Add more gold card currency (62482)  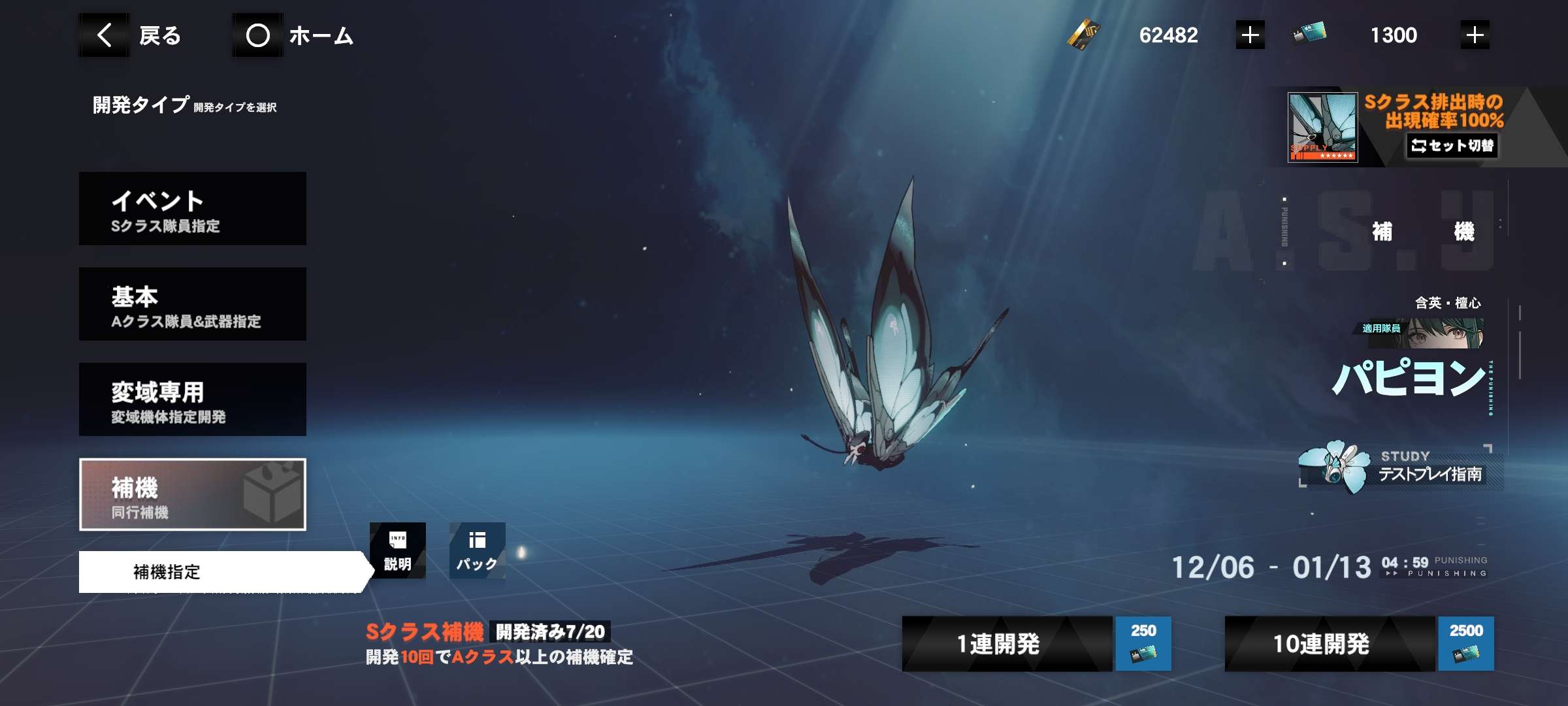(x=1250, y=35)
